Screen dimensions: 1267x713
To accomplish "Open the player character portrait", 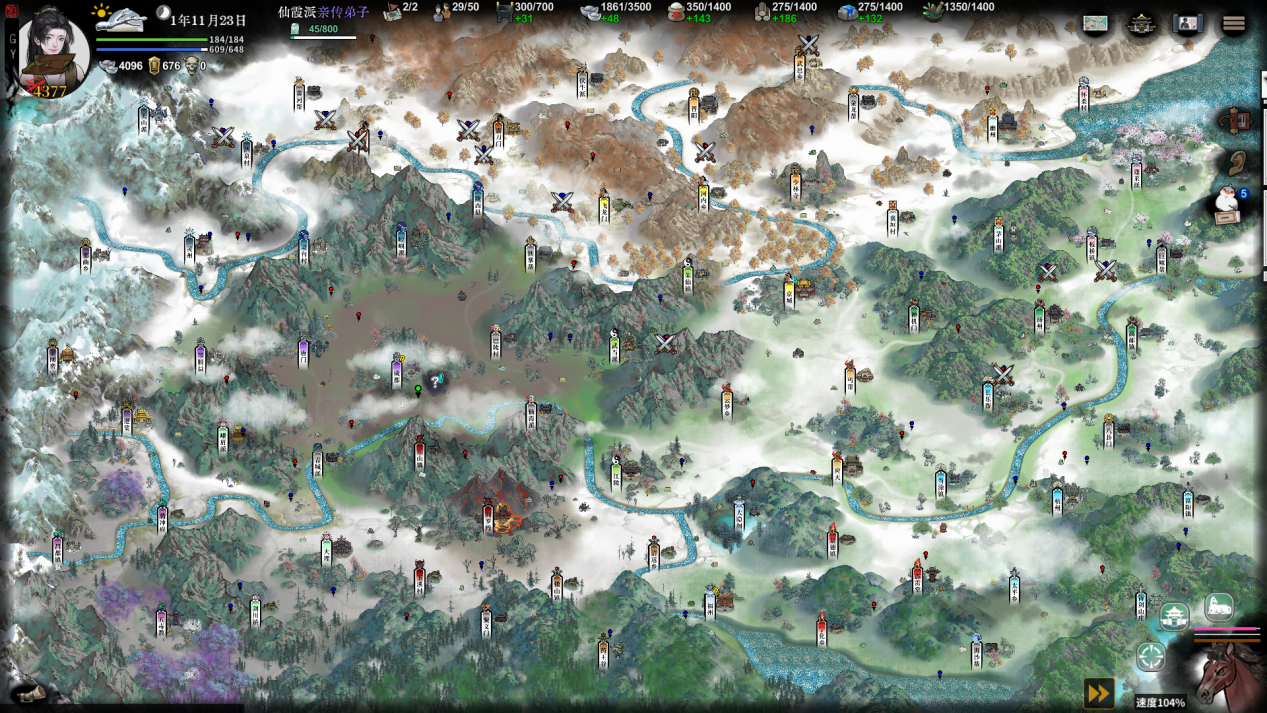I will click(x=53, y=50).
